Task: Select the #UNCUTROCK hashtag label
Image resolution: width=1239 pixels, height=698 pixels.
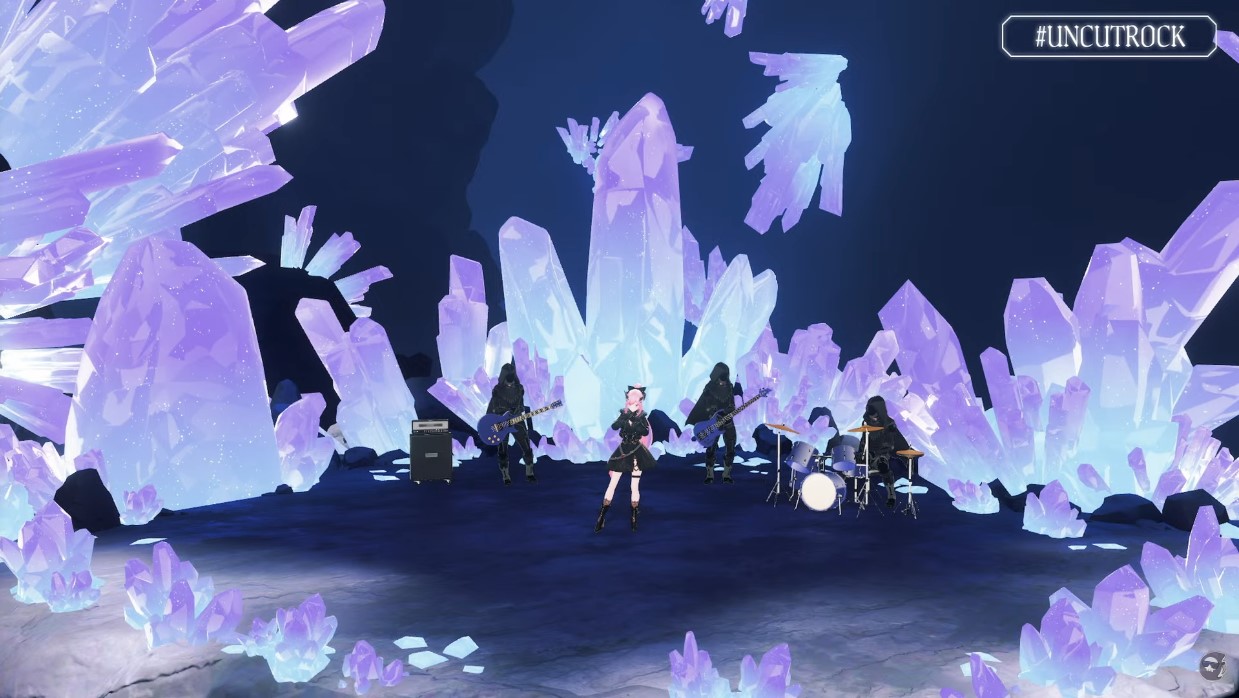Action: pyautogui.click(x=1109, y=37)
